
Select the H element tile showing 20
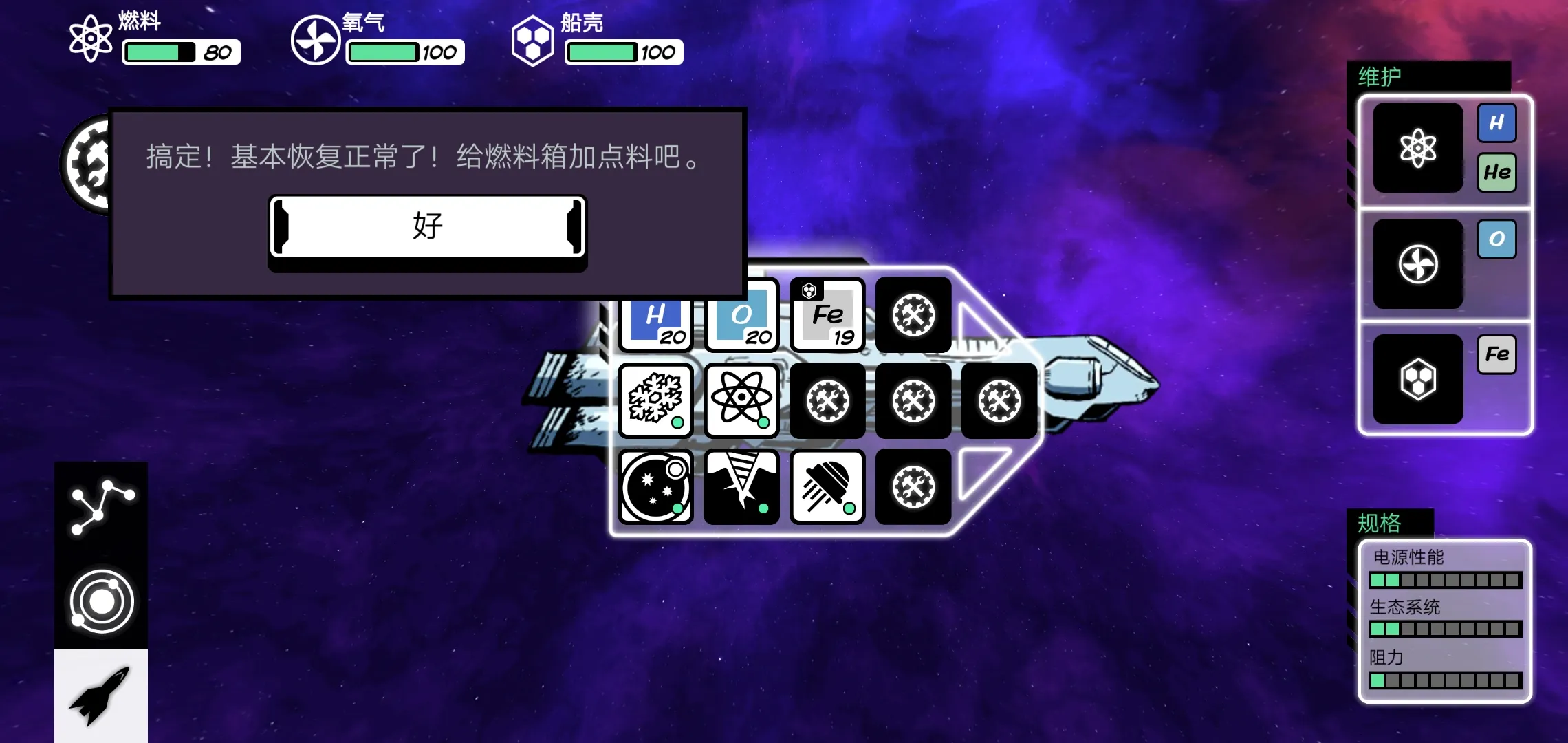pos(655,315)
